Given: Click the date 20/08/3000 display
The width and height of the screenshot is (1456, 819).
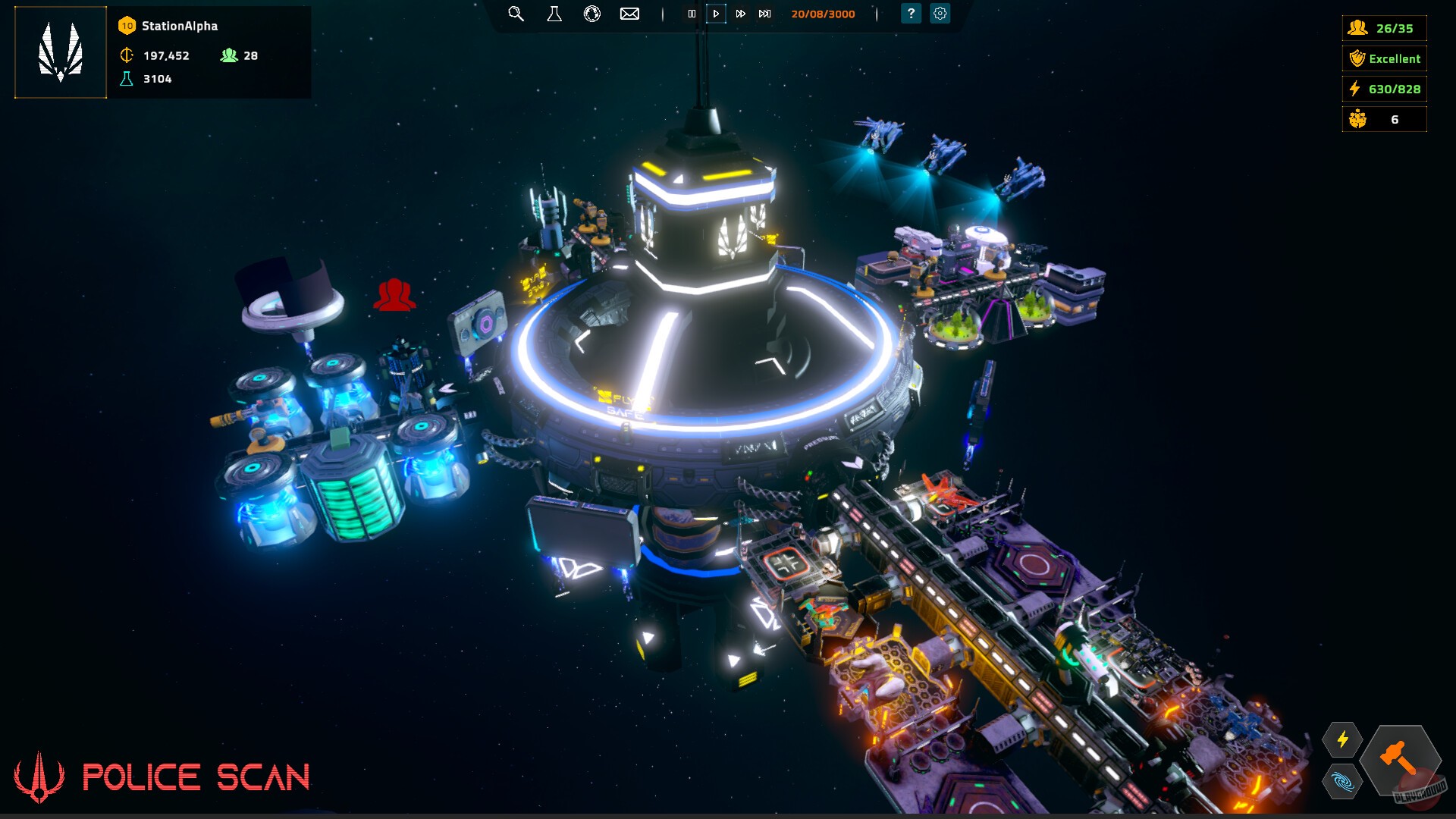Looking at the screenshot, I should (x=823, y=14).
